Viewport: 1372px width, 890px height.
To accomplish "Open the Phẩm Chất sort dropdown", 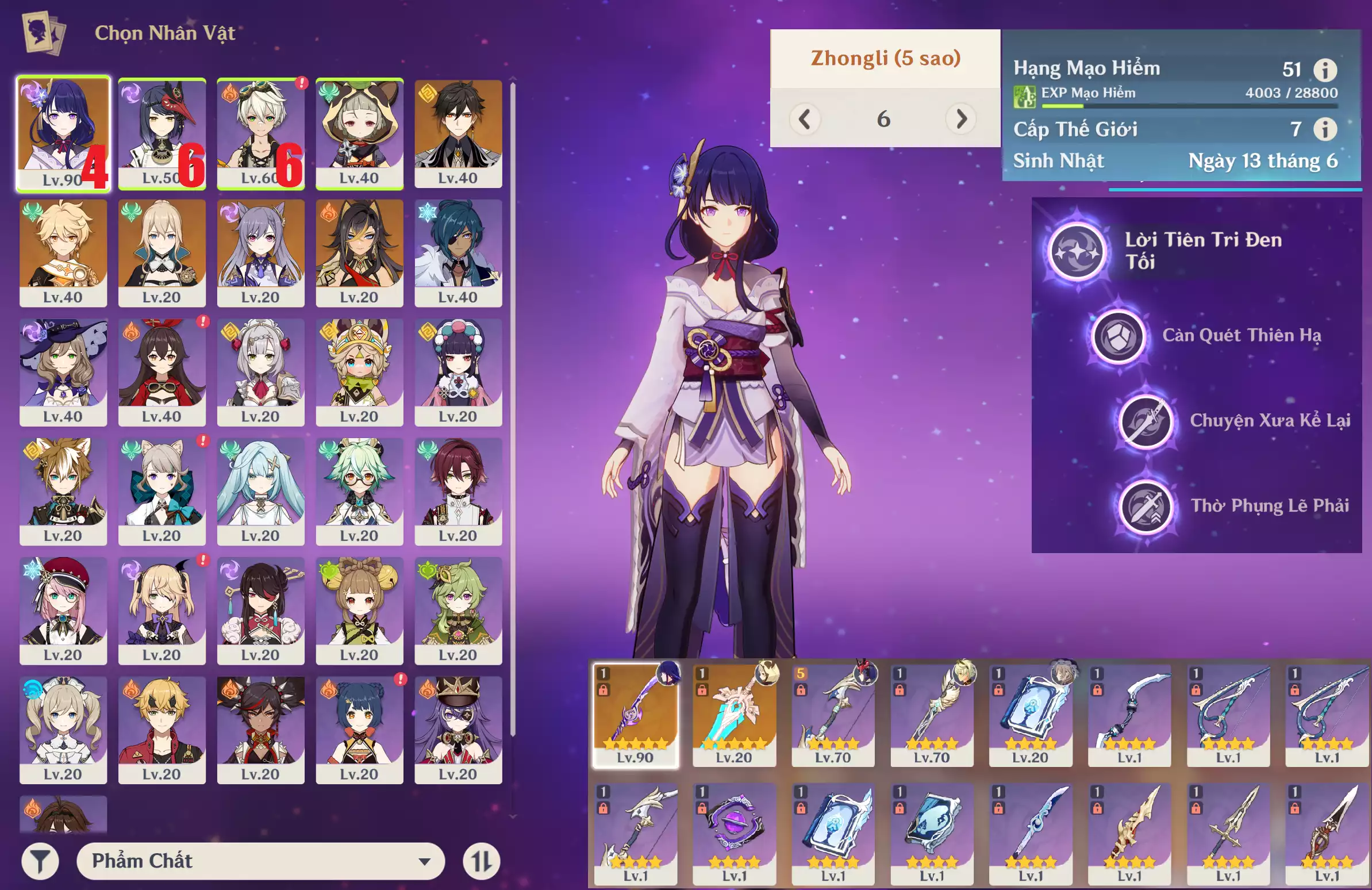I will tap(260, 861).
